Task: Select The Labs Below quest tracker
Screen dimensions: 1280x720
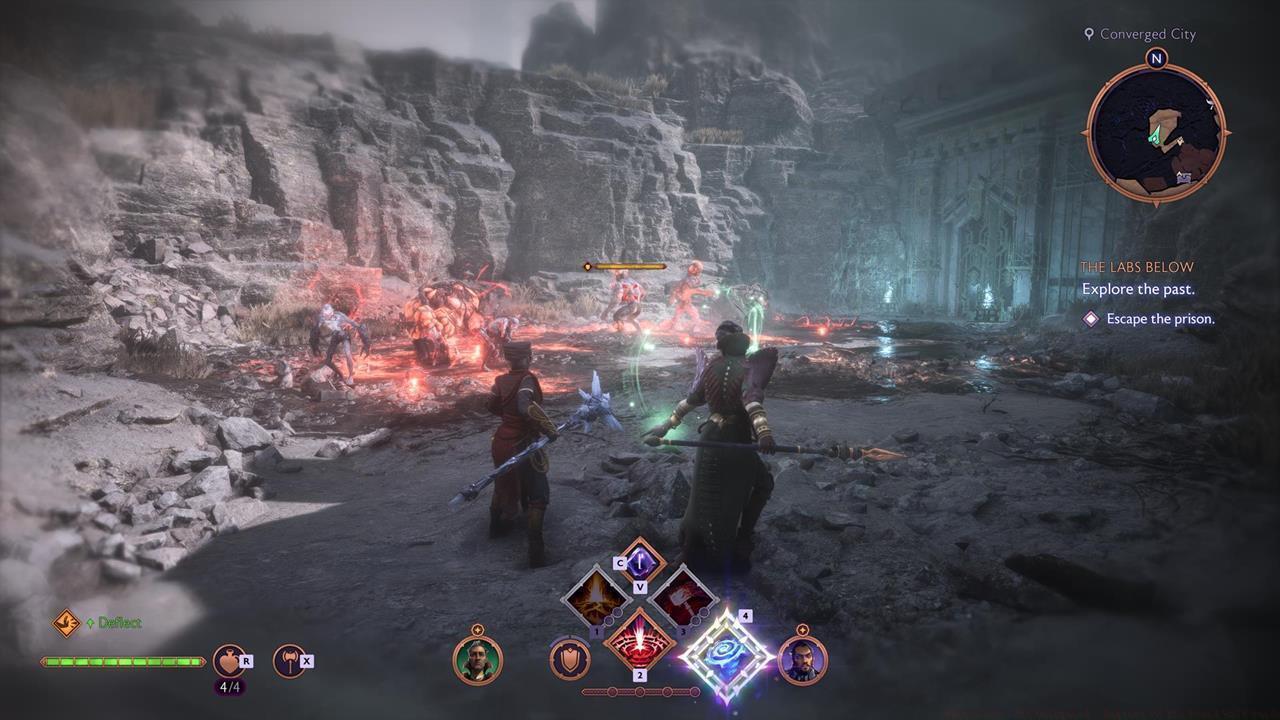Action: (1136, 268)
